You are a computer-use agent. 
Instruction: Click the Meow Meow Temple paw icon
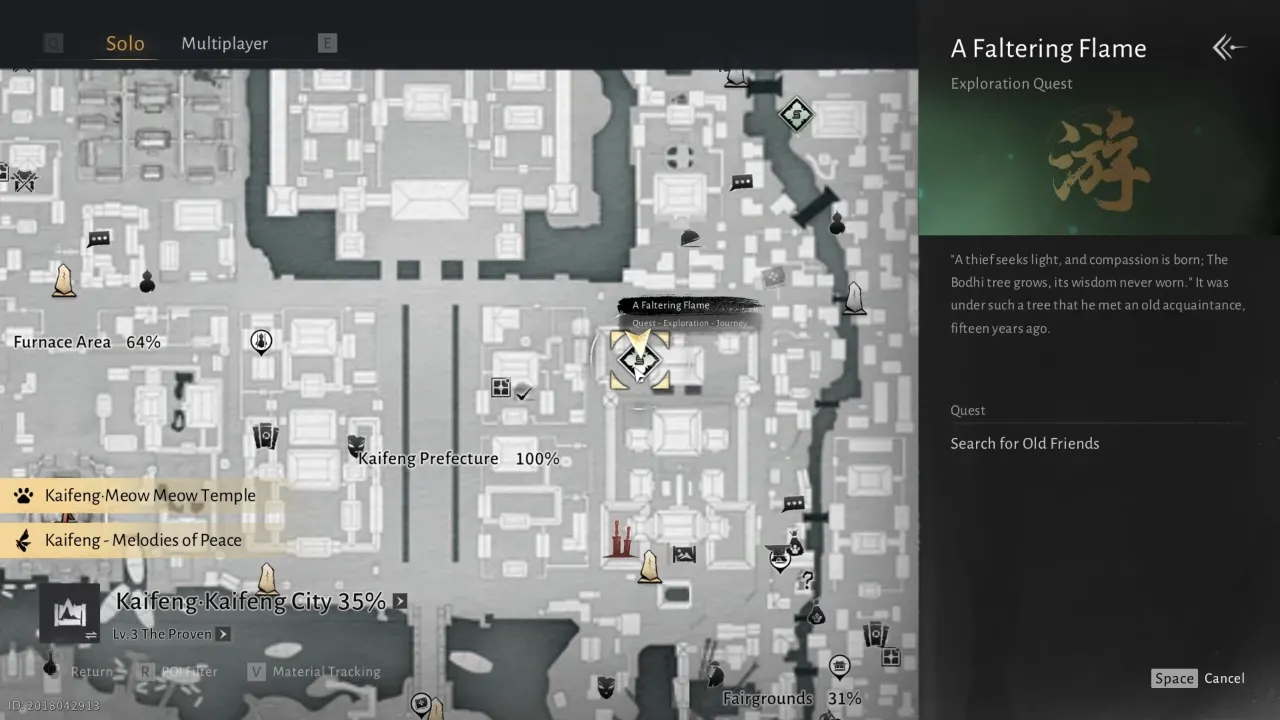click(x=22, y=495)
